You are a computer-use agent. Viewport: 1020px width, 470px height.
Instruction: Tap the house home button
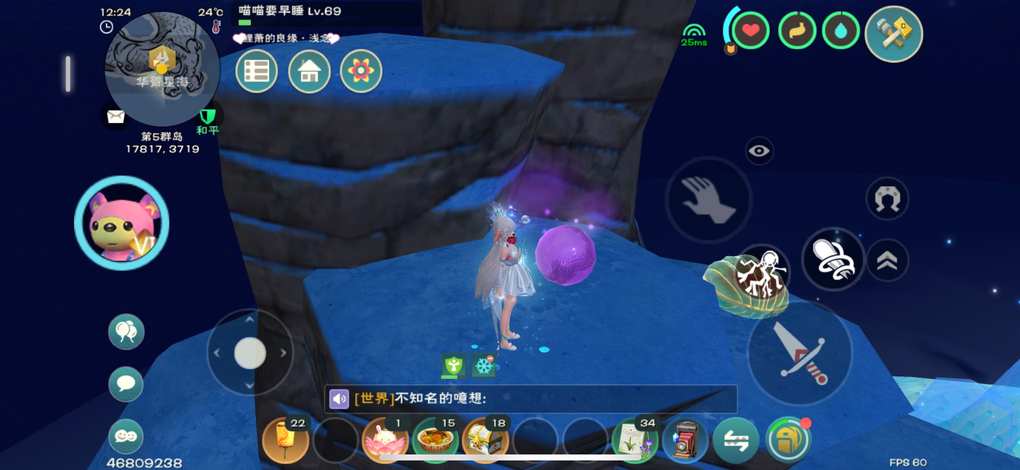(x=309, y=71)
